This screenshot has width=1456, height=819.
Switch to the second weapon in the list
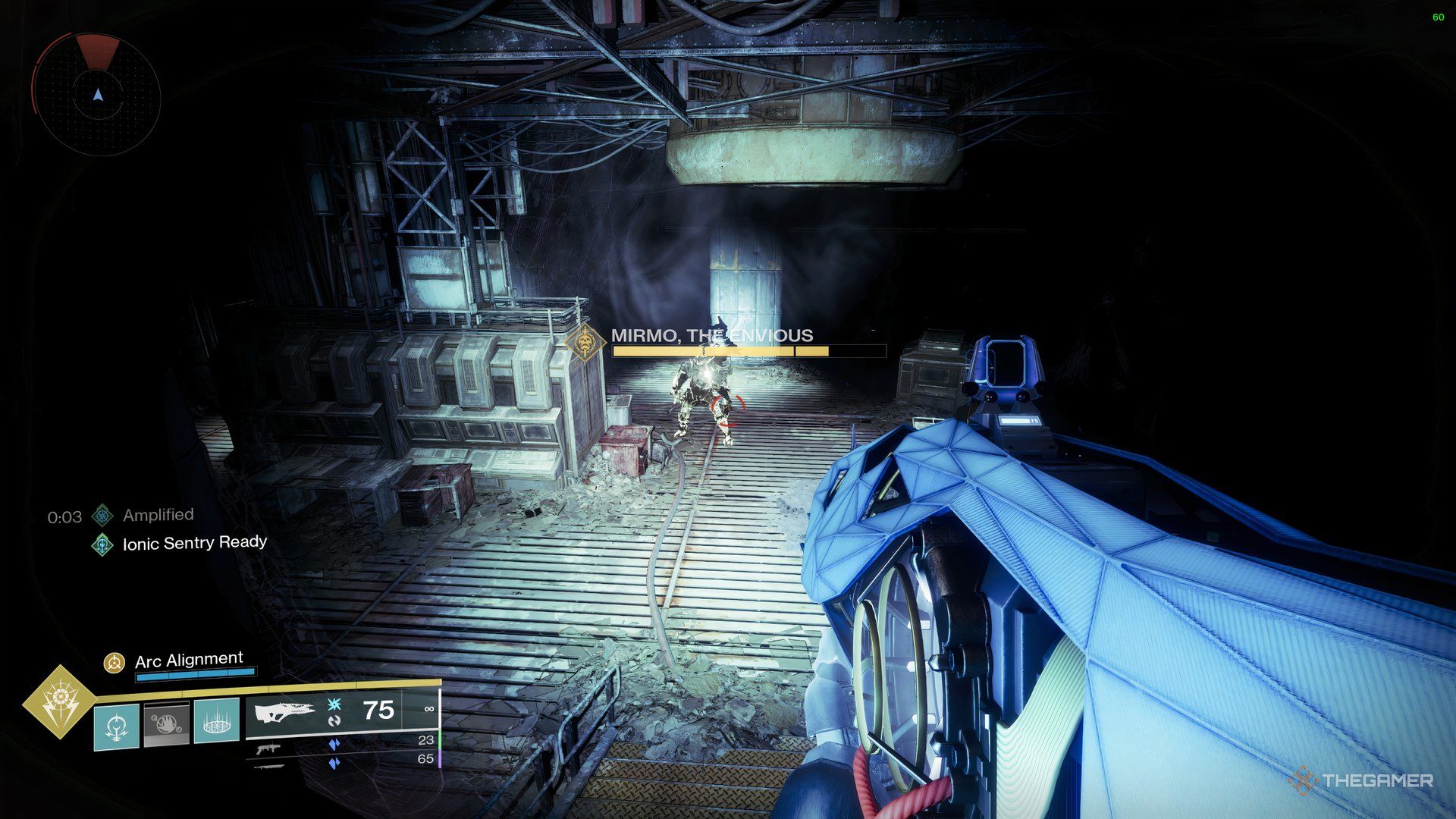pos(268,748)
